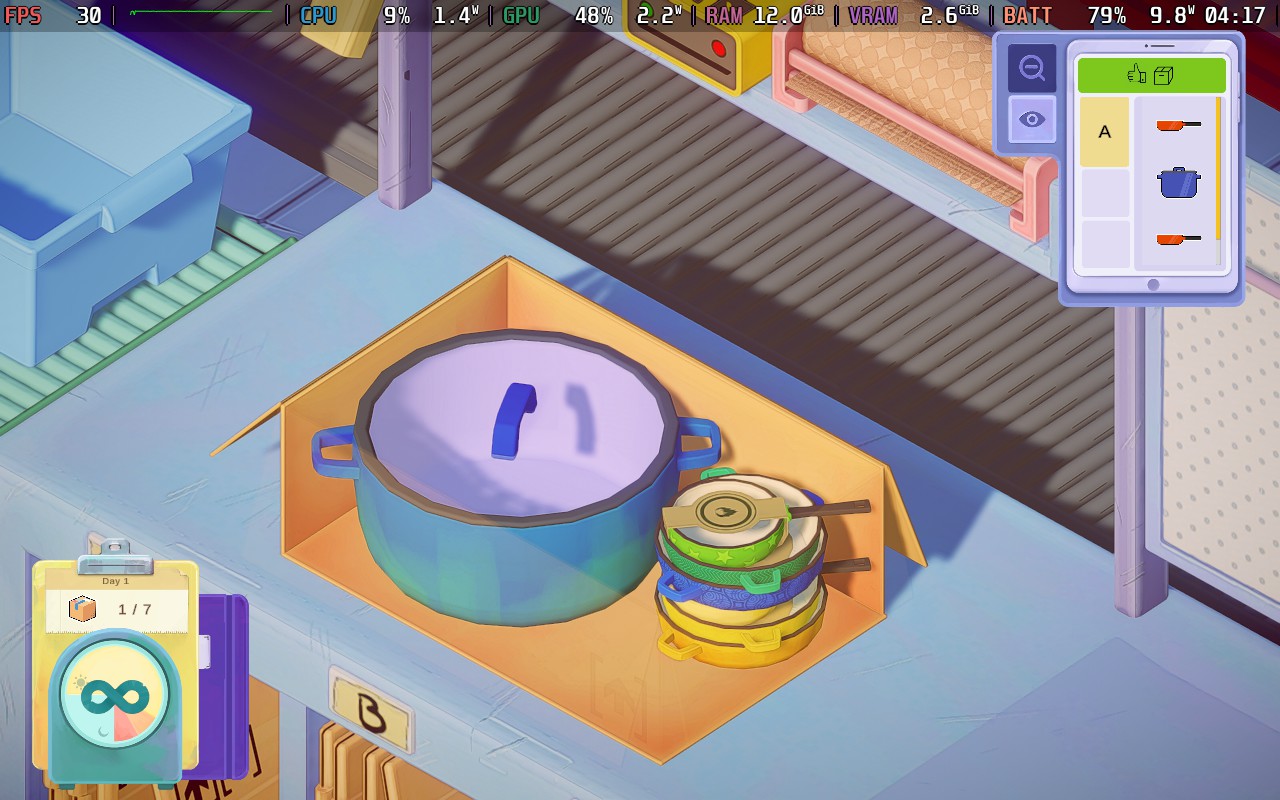Image resolution: width=1280 pixels, height=800 pixels.
Task: Click the green thumbs-up box header
Action: (1151, 75)
